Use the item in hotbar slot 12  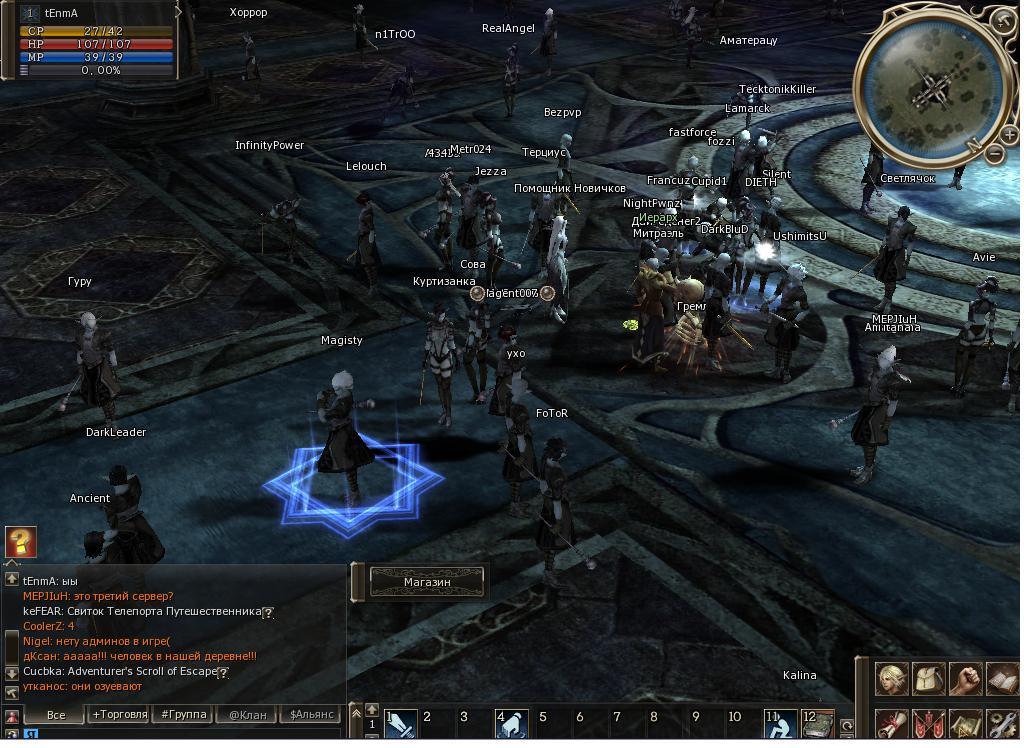(x=818, y=723)
